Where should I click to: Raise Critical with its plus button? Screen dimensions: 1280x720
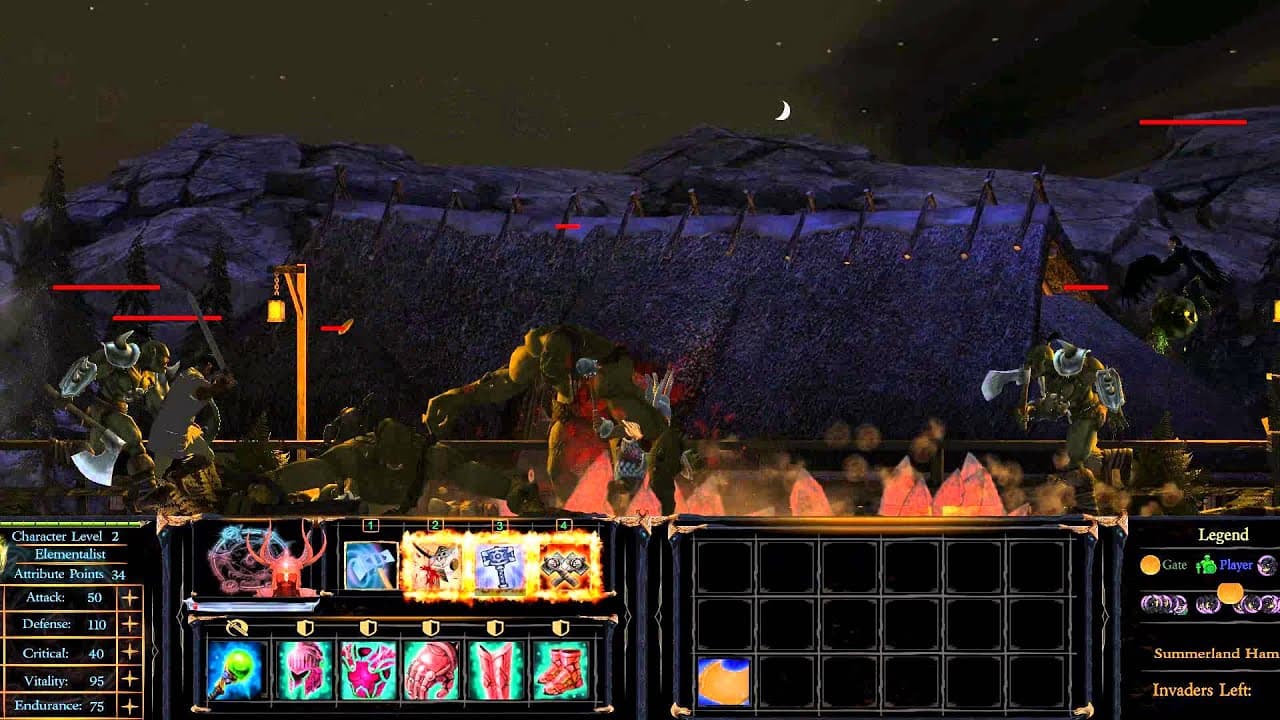pyautogui.click(x=129, y=653)
